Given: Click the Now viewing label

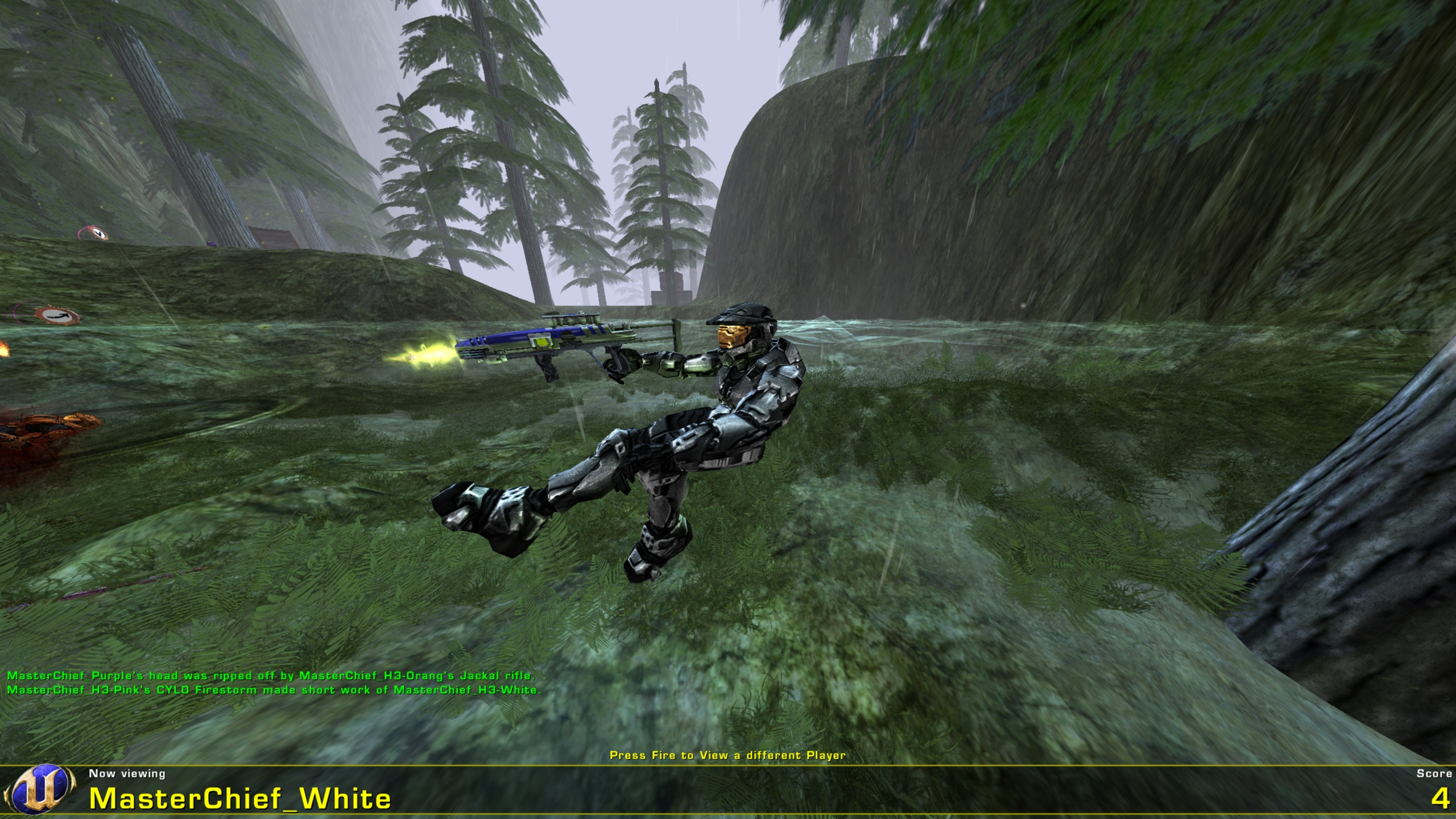Looking at the screenshot, I should [126, 773].
